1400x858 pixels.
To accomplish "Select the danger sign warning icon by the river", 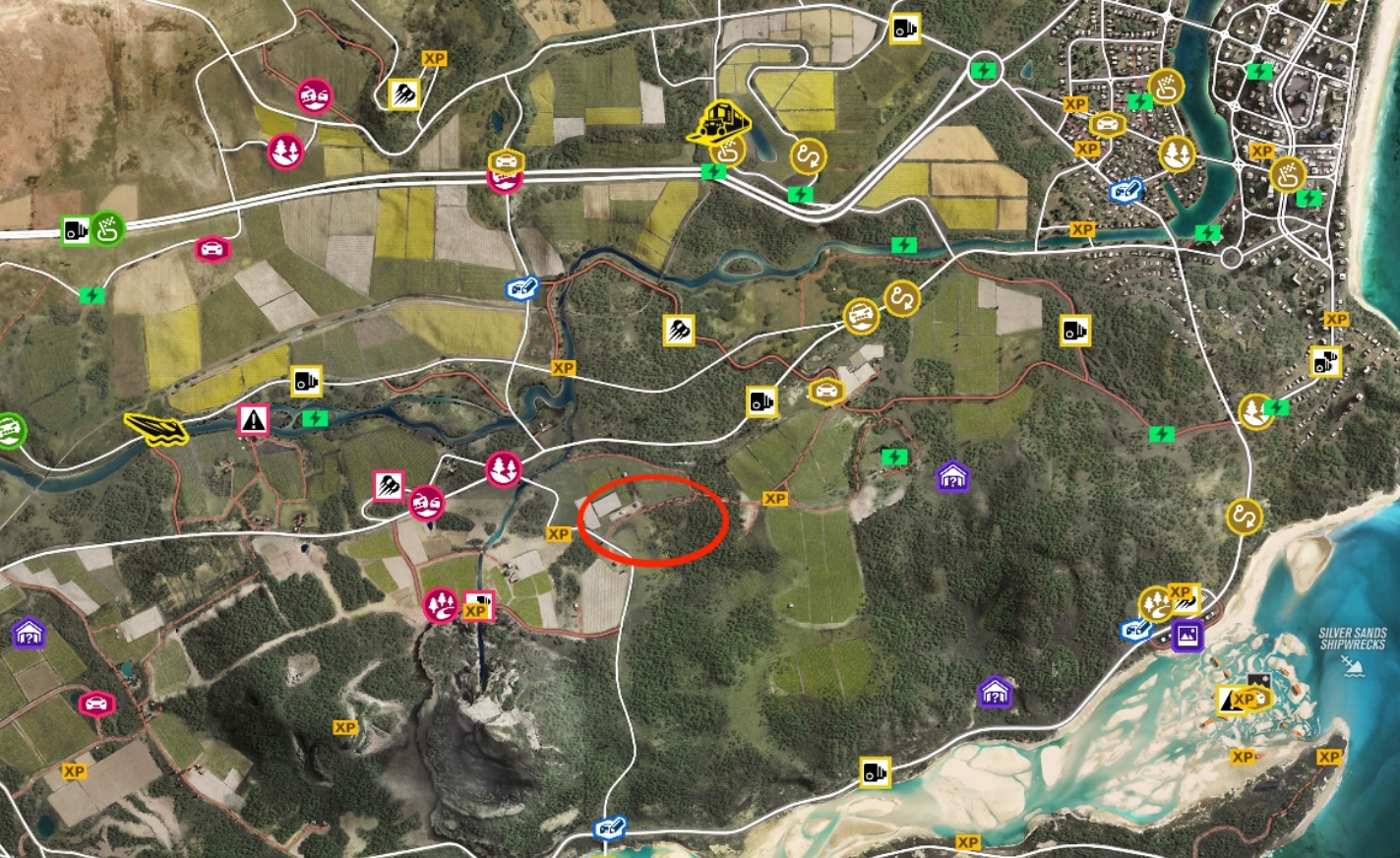I will click(x=252, y=421).
